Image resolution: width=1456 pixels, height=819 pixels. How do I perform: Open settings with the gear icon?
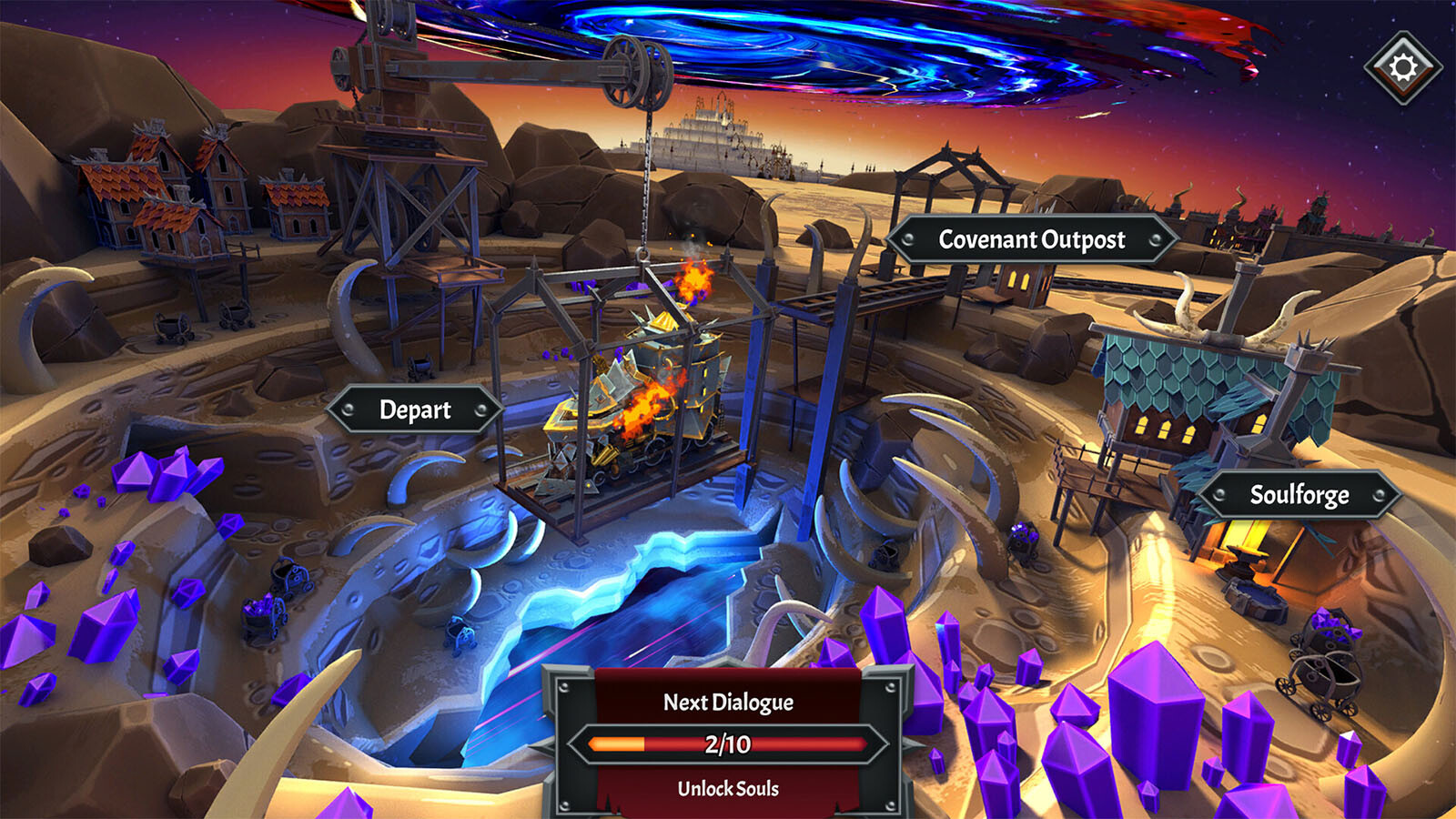coord(1403,67)
